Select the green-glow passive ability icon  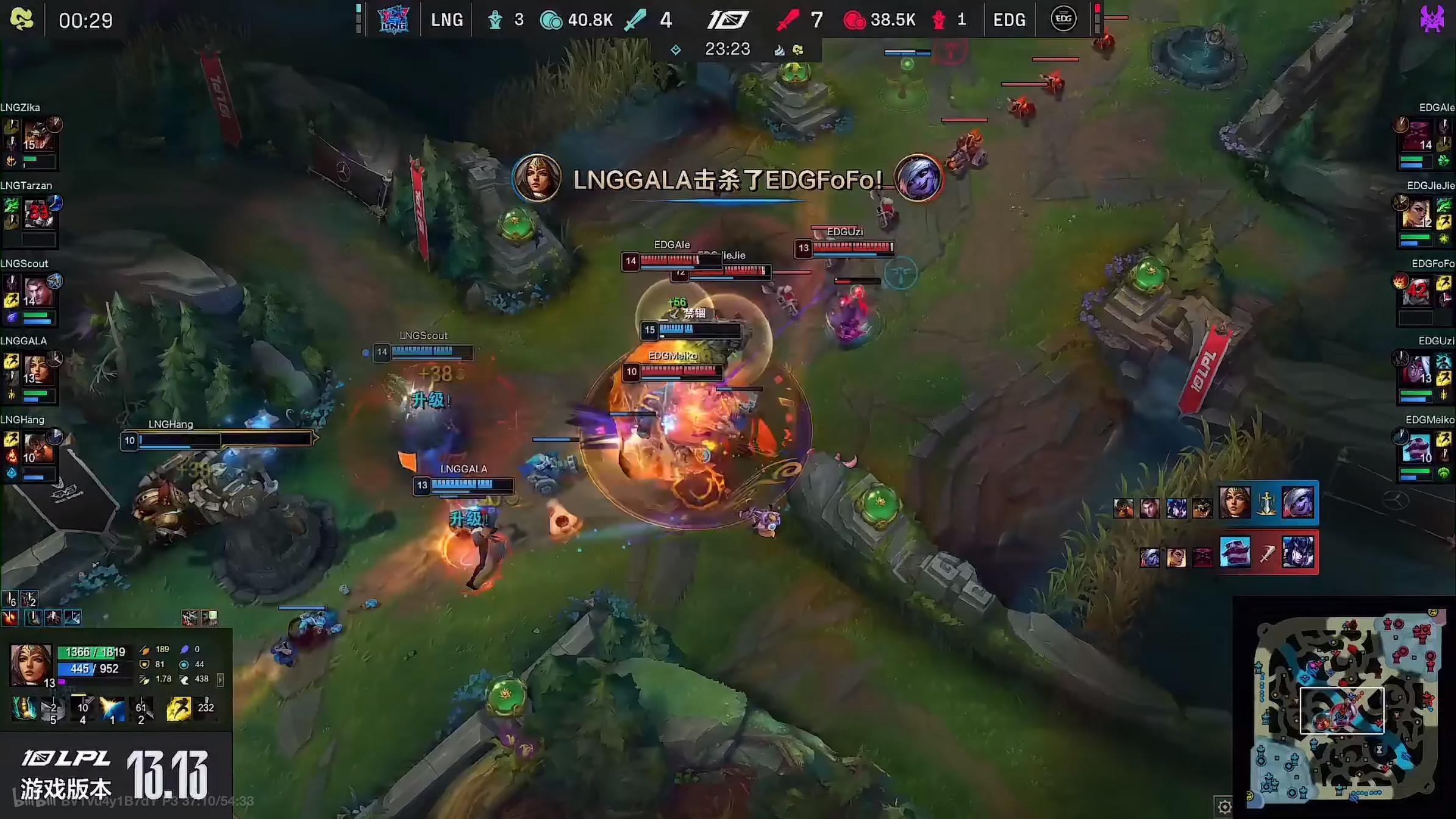click(24, 709)
